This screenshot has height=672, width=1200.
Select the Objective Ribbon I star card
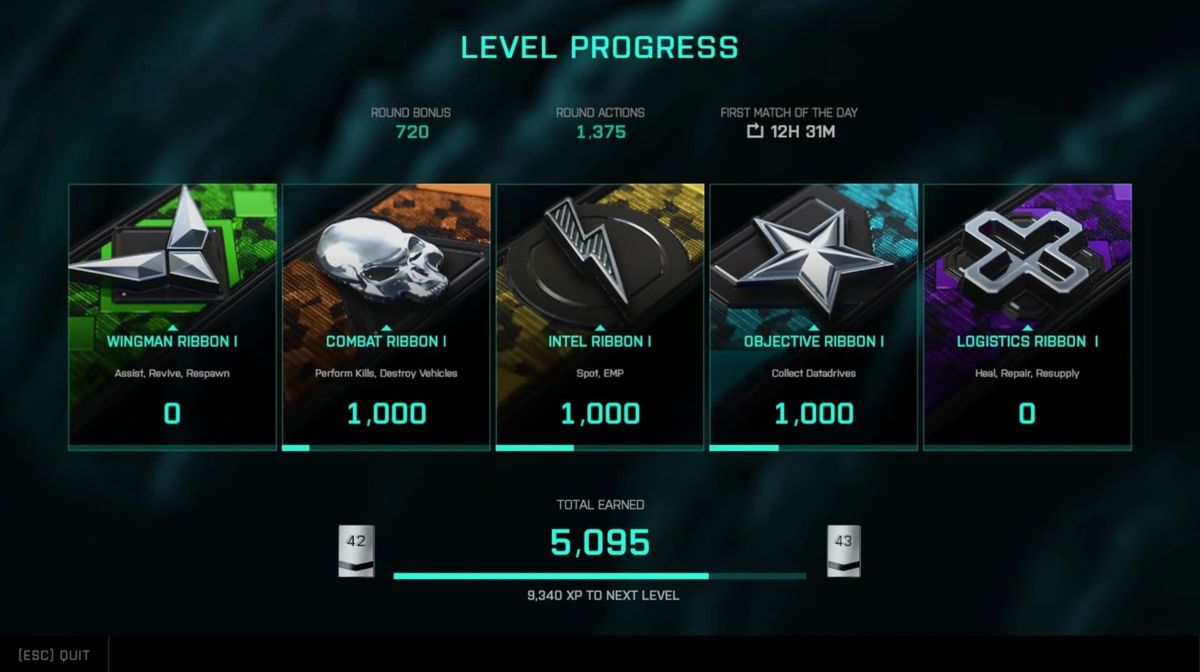[814, 317]
